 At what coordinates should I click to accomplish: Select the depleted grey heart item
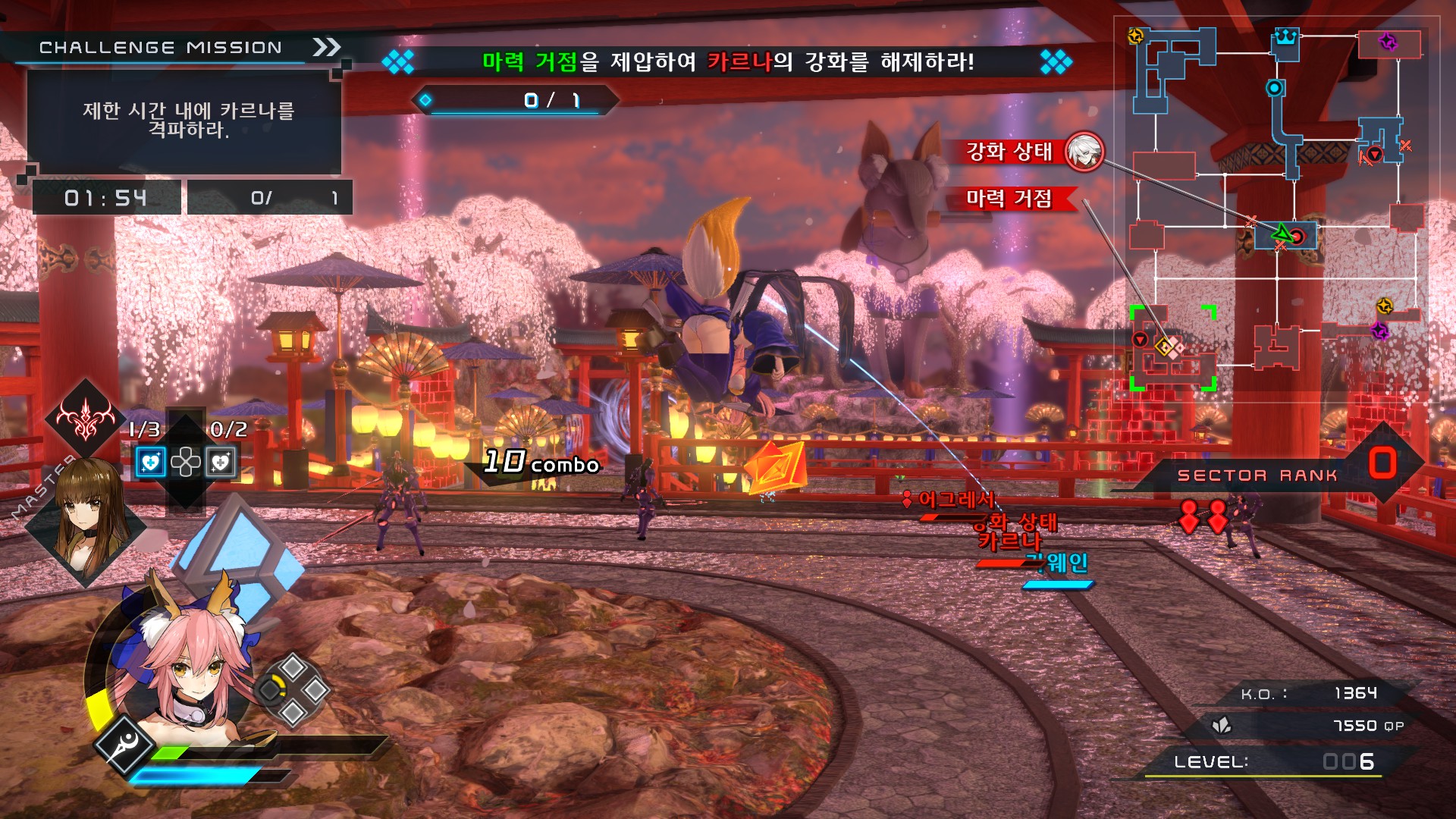(x=221, y=462)
